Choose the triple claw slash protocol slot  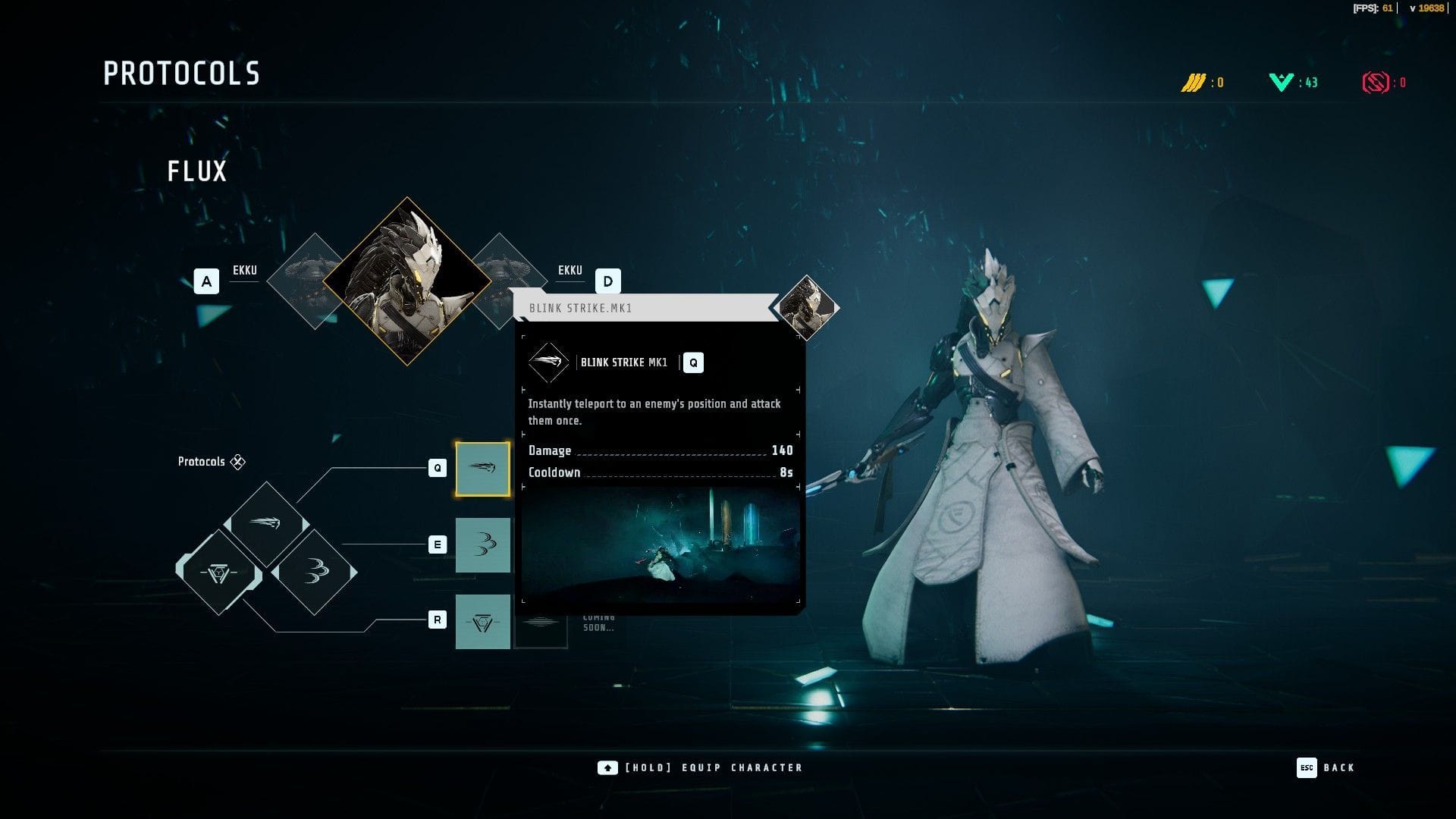pos(482,544)
